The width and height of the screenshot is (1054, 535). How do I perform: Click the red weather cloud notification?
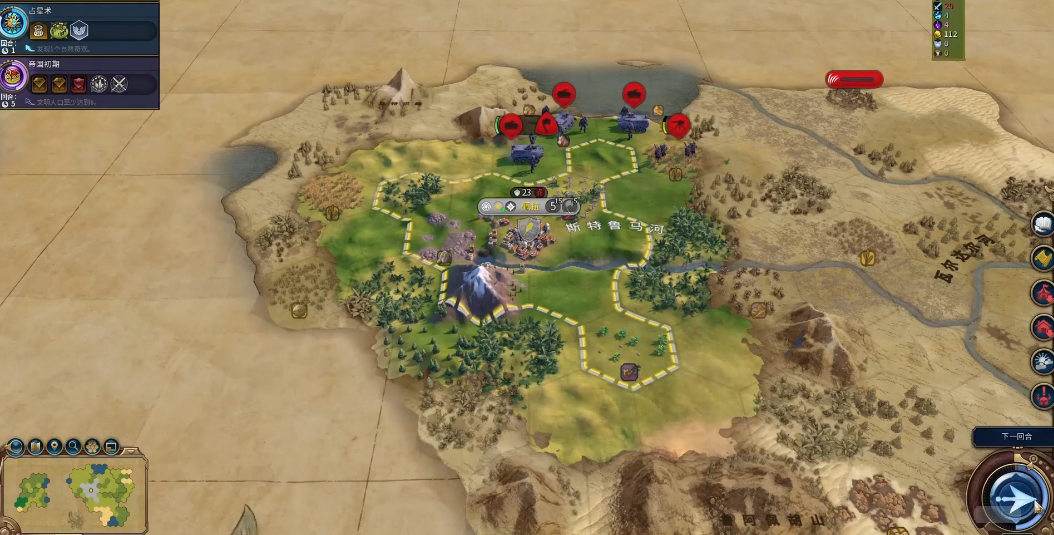1043,361
